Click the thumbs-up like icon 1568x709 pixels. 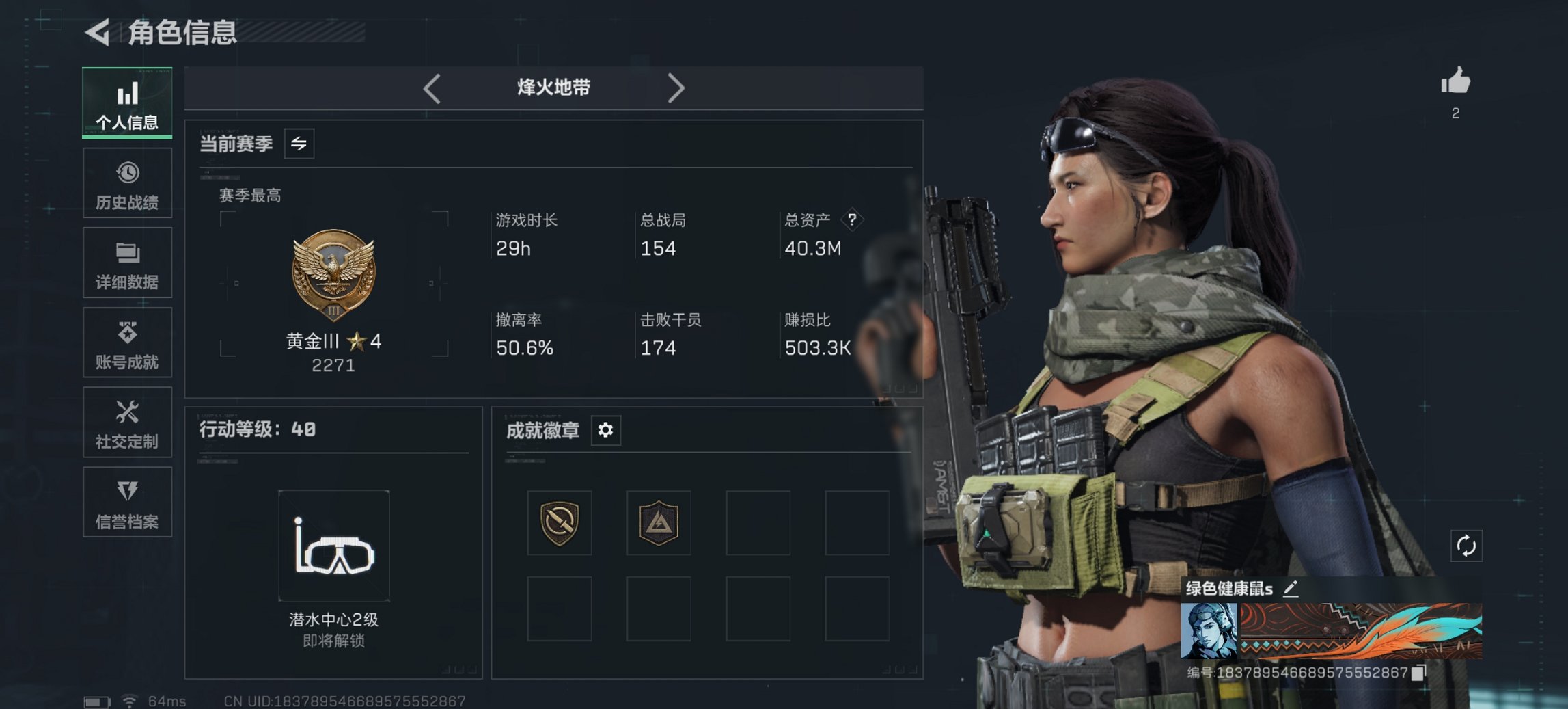1455,82
